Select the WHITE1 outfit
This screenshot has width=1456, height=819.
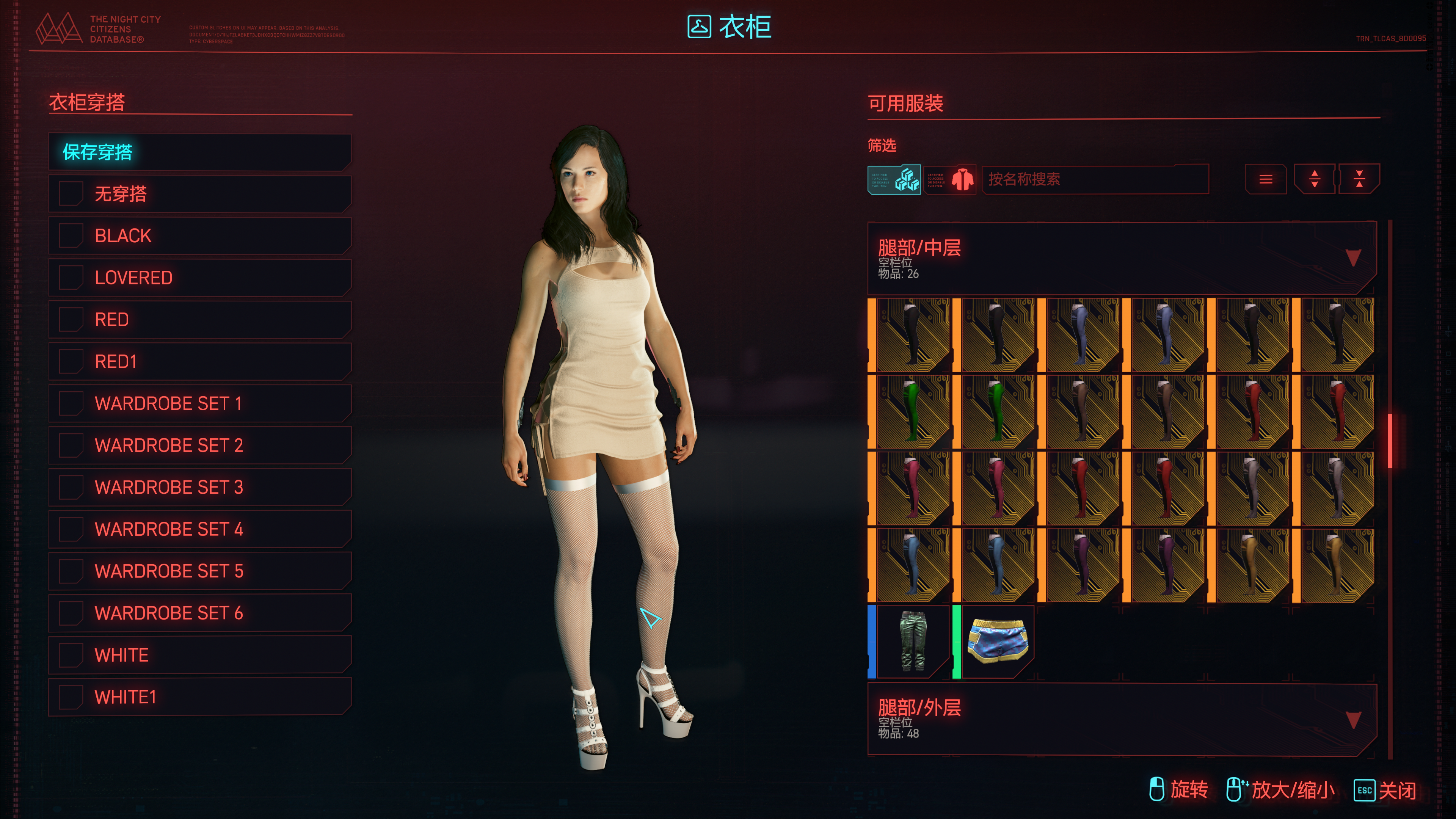point(199,697)
